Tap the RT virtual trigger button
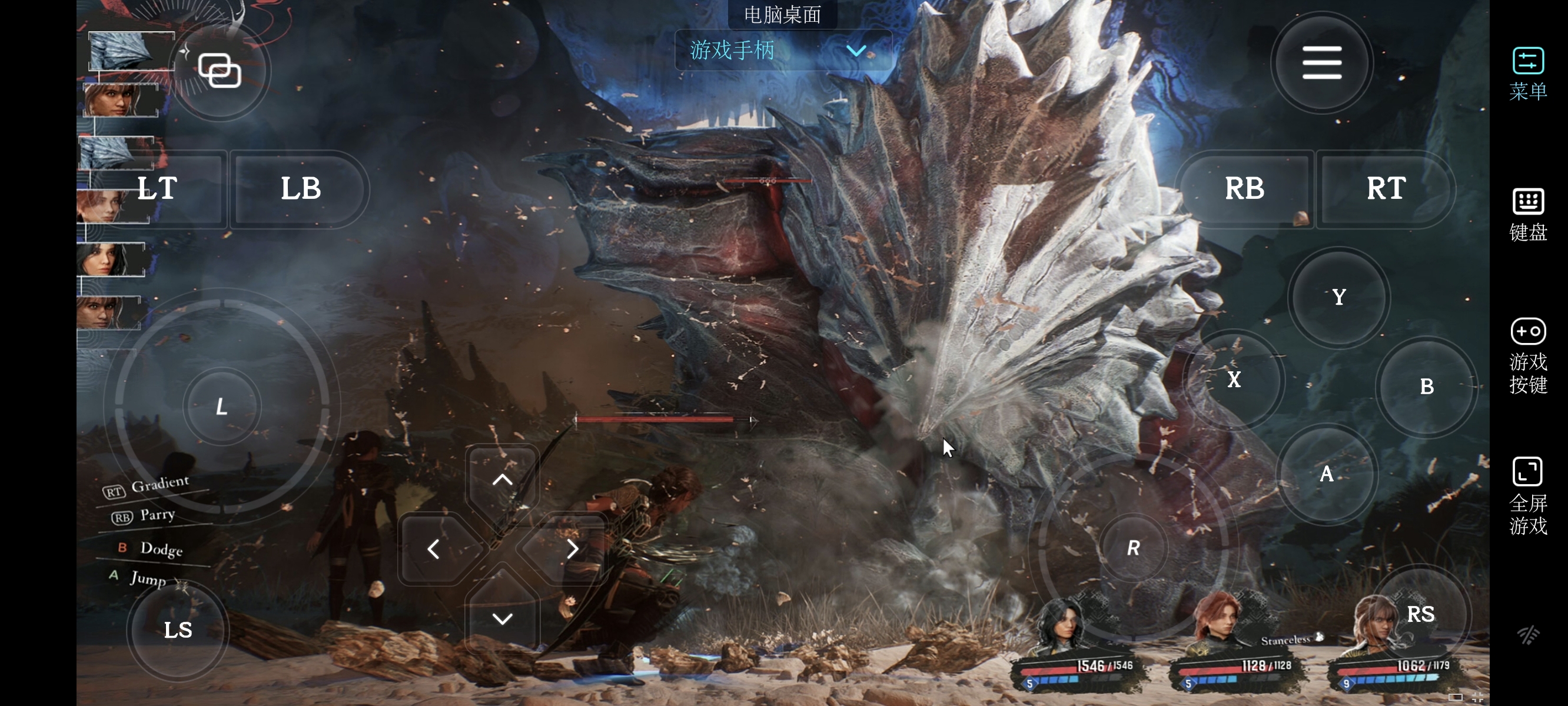This screenshot has height=706, width=1568. tap(1386, 189)
